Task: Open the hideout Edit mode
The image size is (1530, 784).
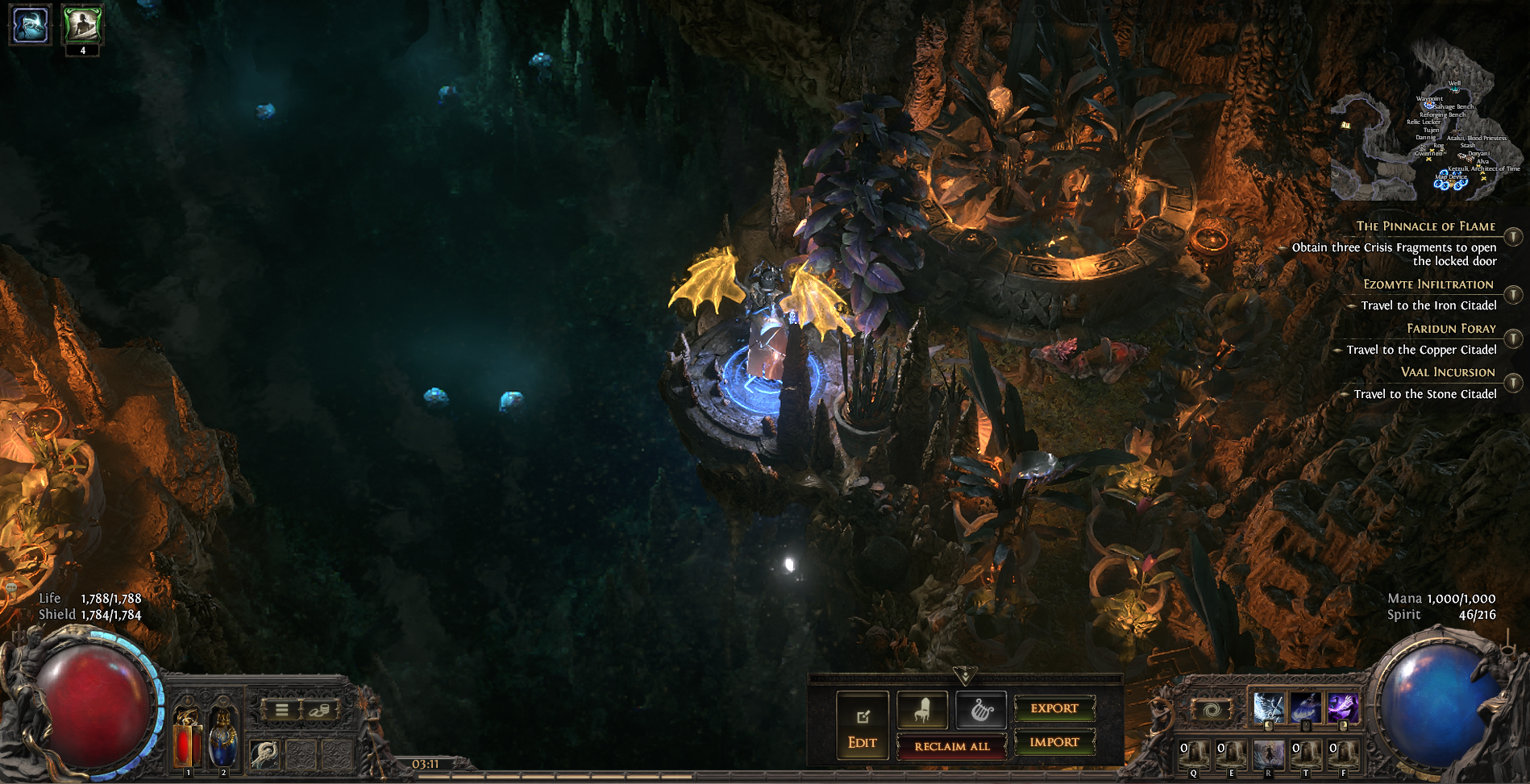Action: 862,725
